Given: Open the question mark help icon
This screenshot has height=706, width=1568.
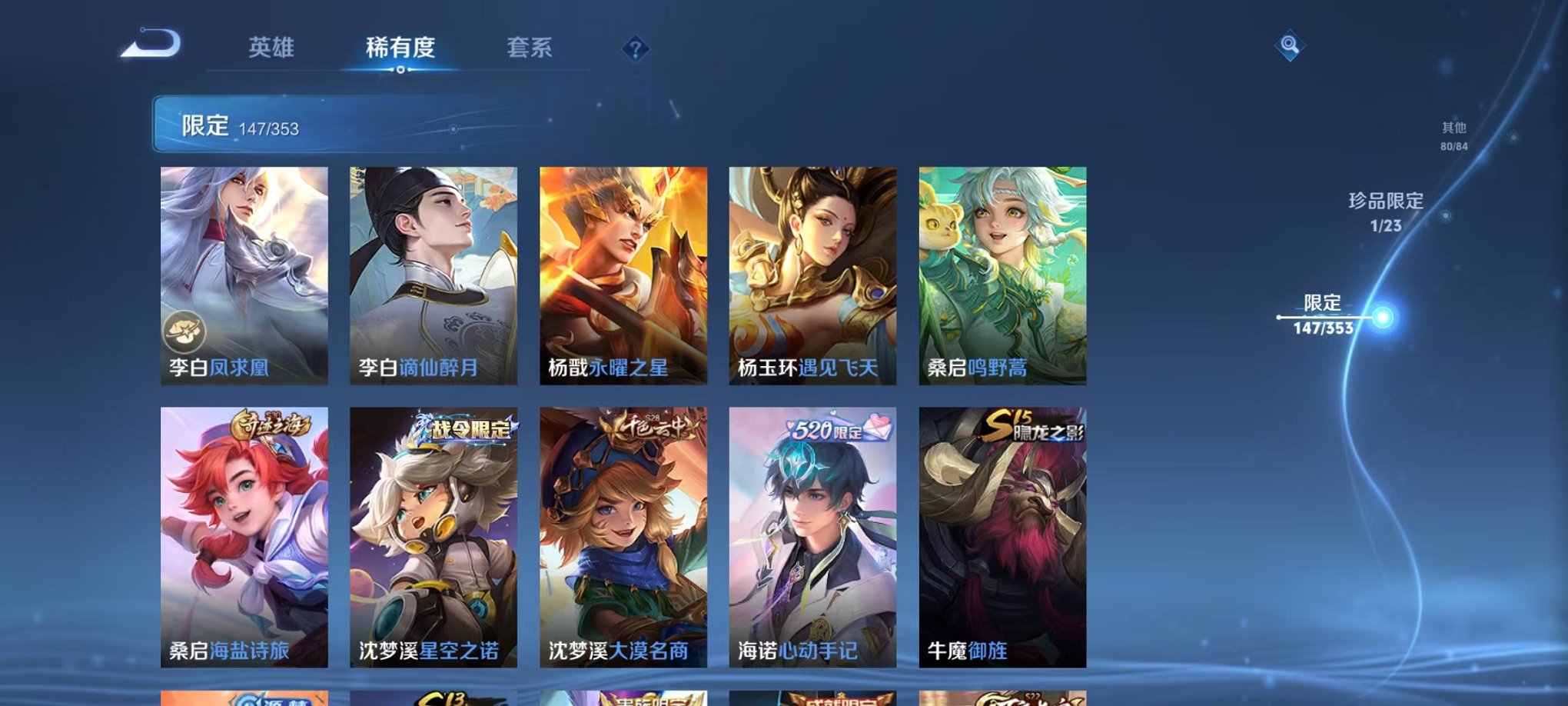Looking at the screenshot, I should [635, 49].
